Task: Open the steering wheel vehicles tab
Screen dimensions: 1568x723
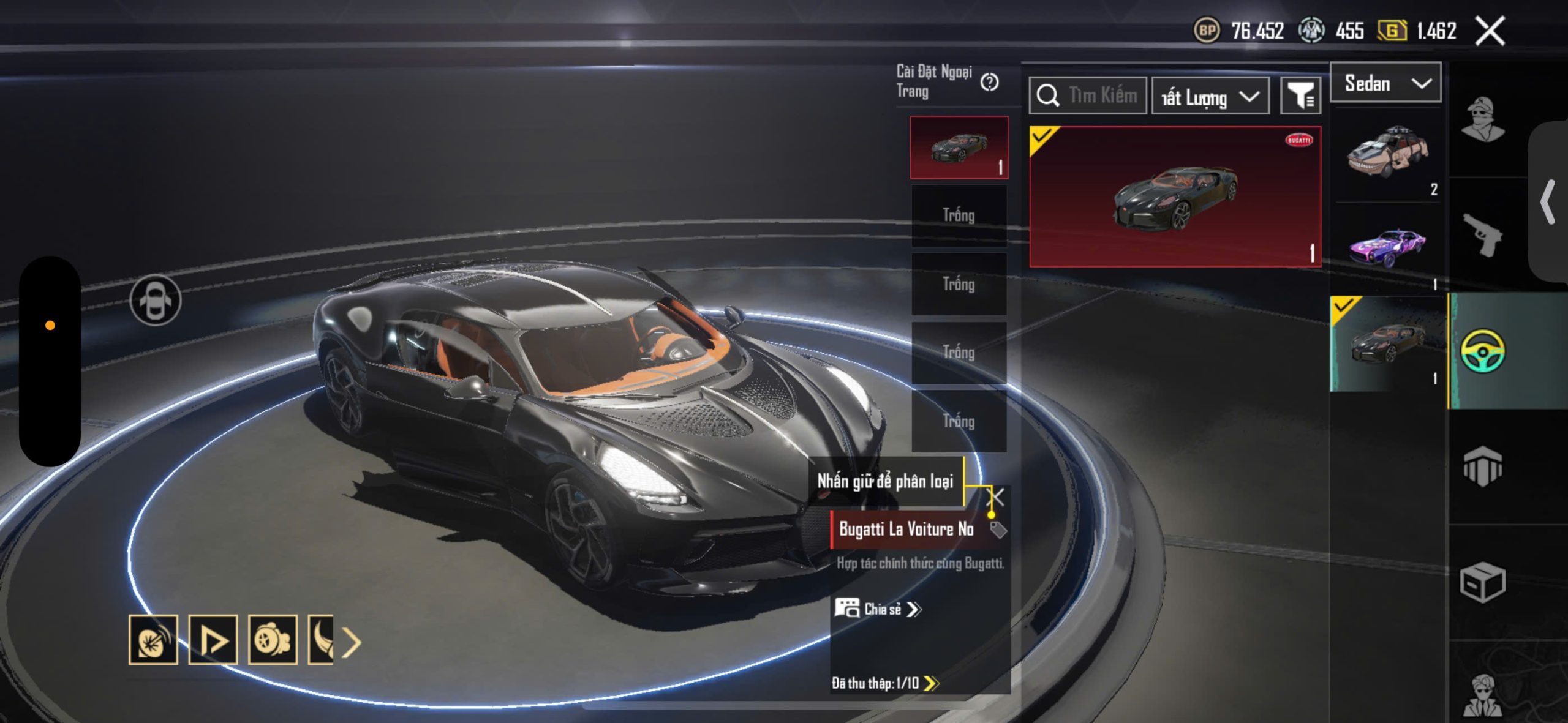Action: (x=1482, y=351)
